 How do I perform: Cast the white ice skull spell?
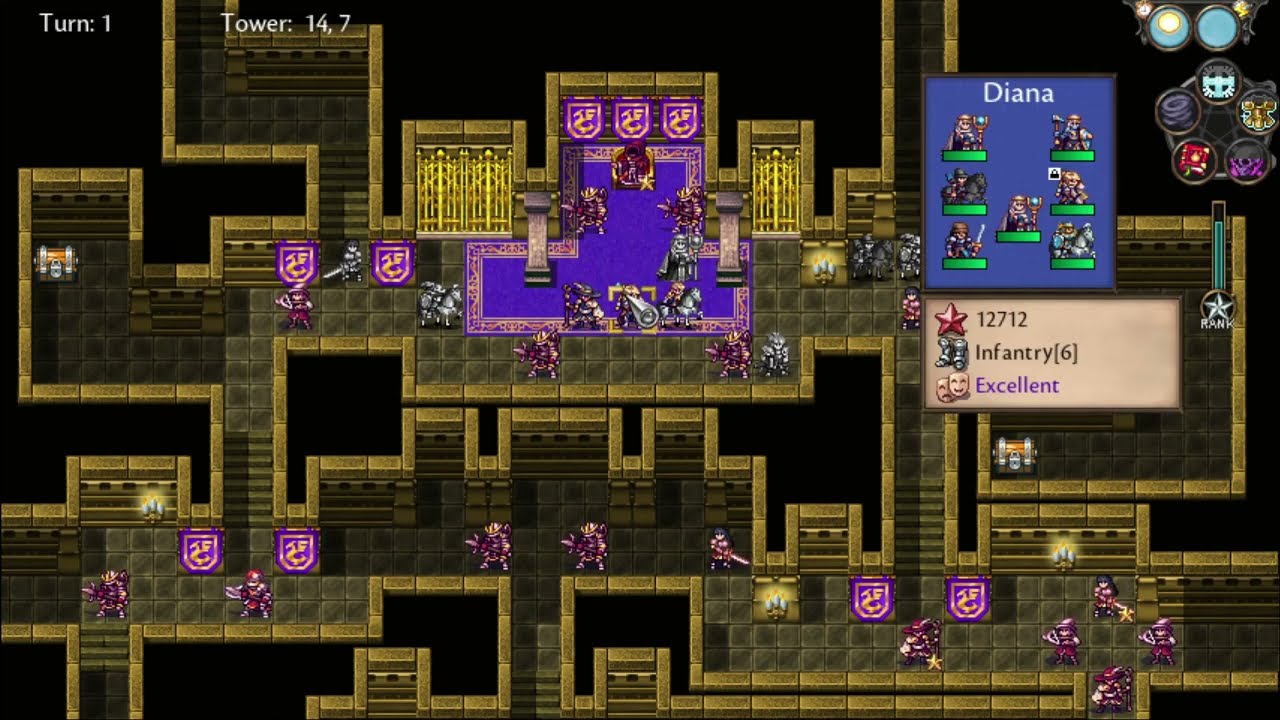click(x=1218, y=84)
